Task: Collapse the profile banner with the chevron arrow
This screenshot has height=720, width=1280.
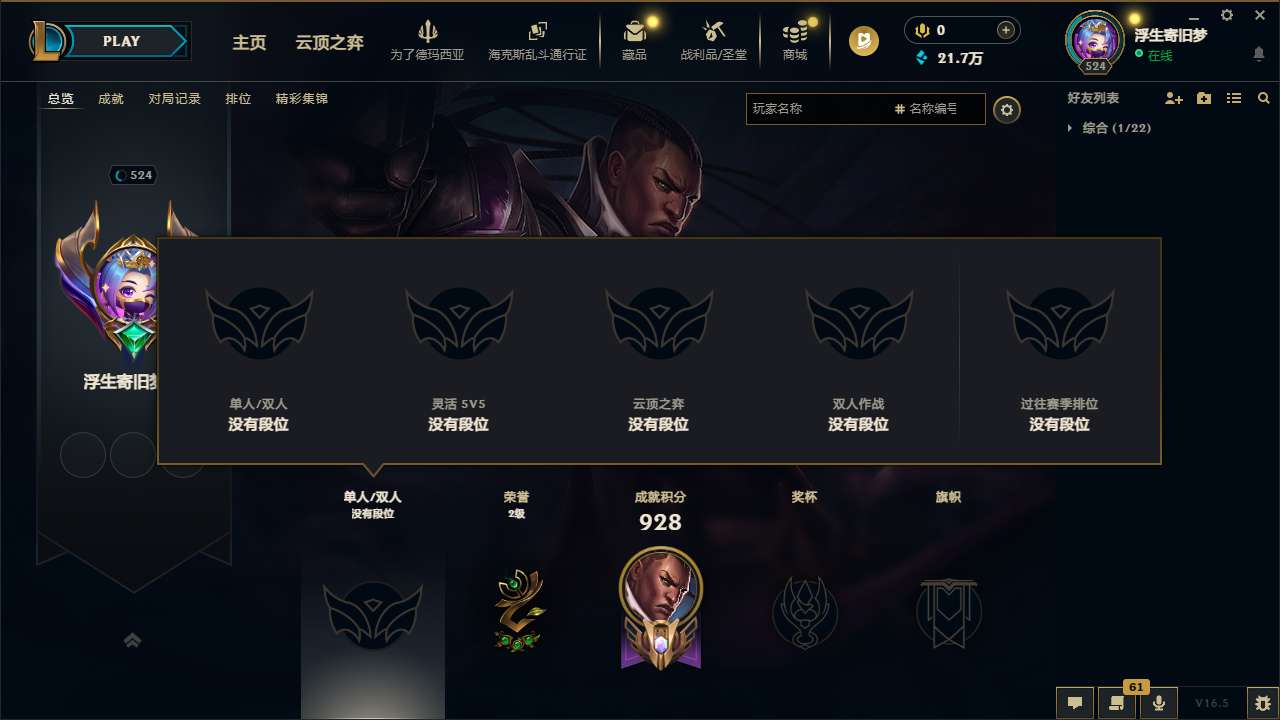Action: coord(133,640)
